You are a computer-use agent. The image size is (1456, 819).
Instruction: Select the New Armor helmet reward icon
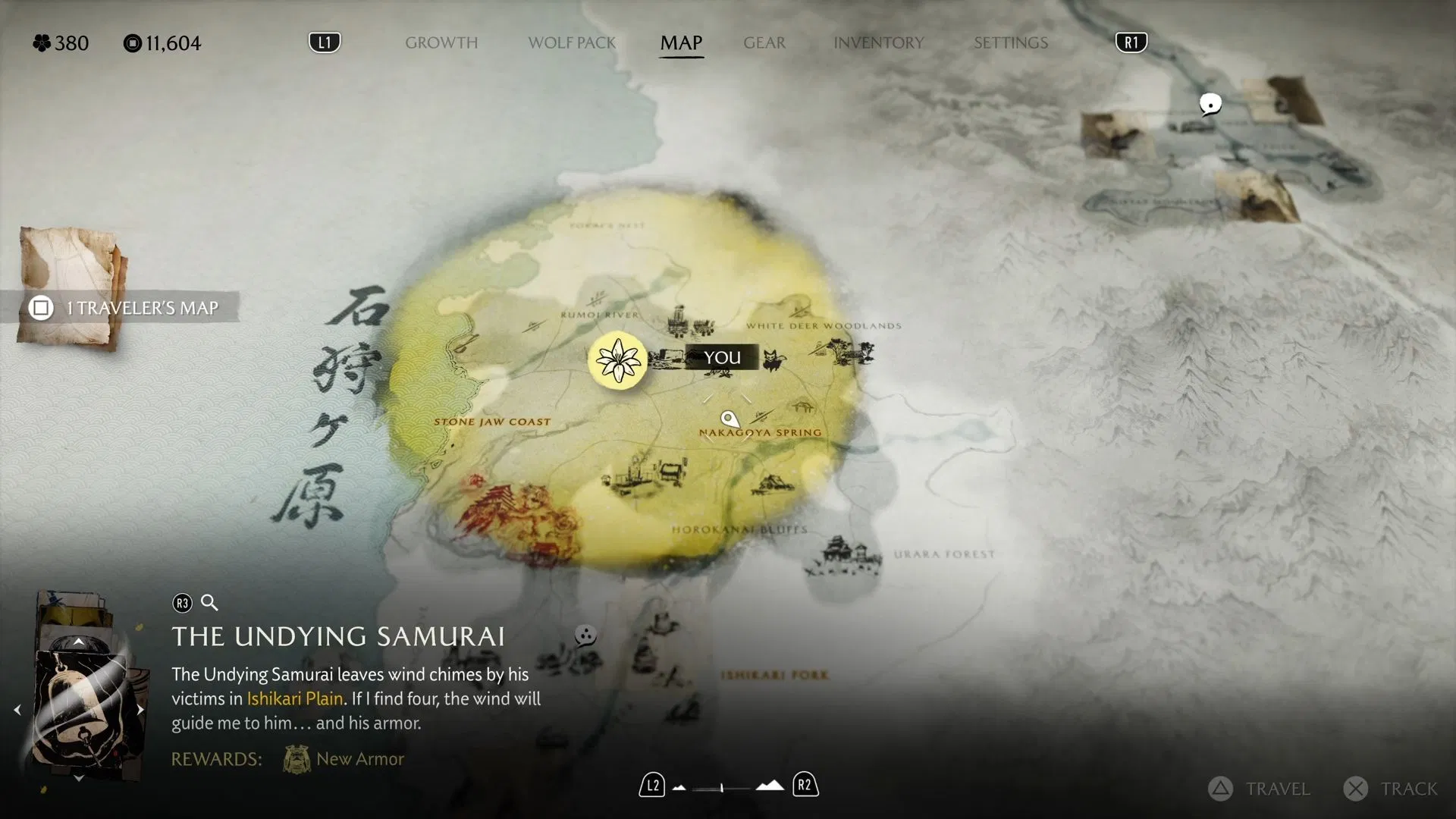[295, 758]
